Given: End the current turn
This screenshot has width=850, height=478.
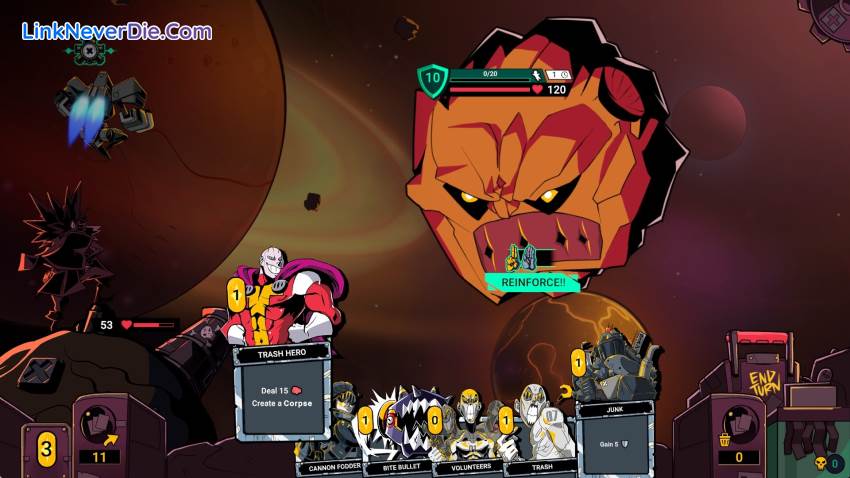Looking at the screenshot, I should [765, 381].
